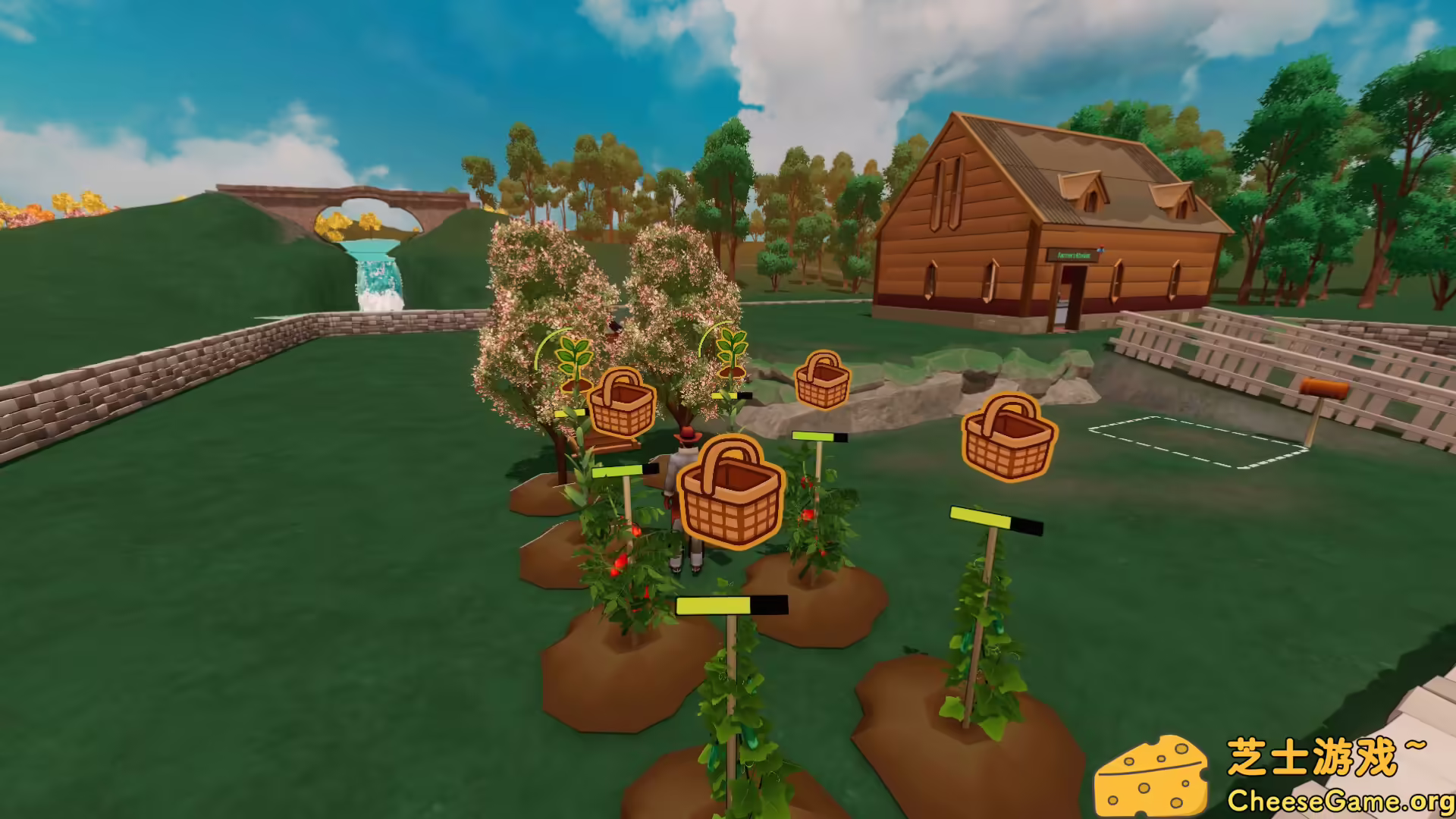Viewport: 1456px width, 819px height.
Task: Click the green sign on the farmhouse
Action: (1073, 255)
